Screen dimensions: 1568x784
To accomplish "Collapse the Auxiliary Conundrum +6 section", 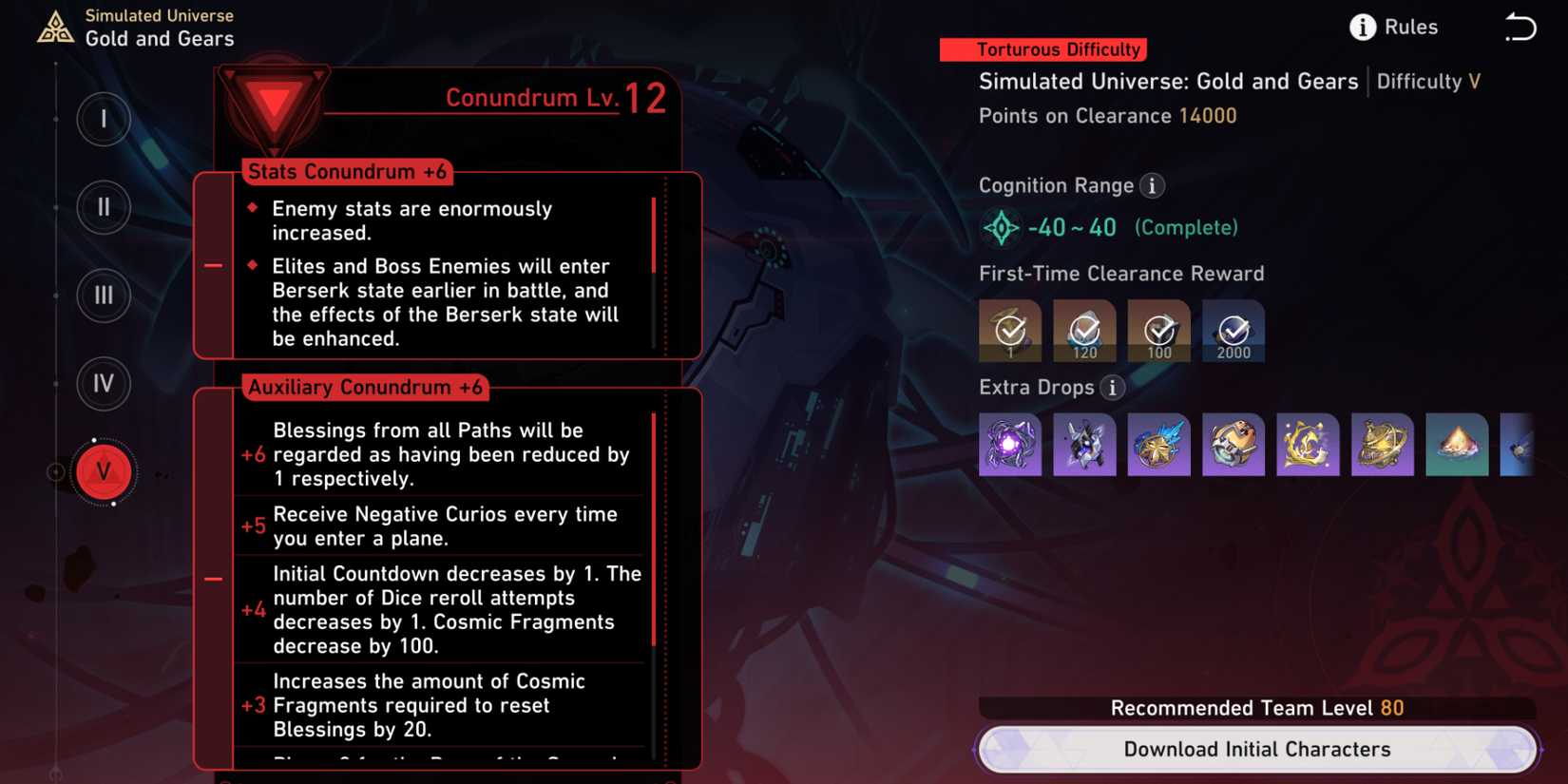I will pos(211,579).
